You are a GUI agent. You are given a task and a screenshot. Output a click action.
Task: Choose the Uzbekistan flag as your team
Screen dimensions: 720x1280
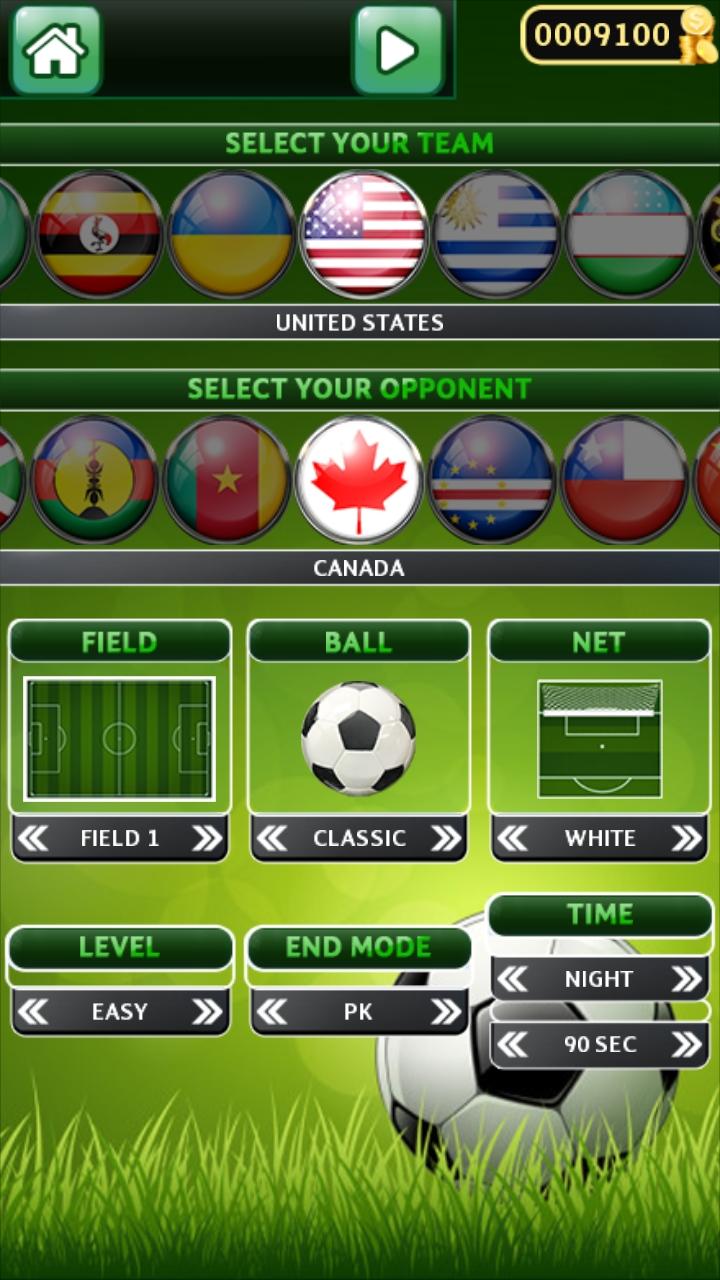coord(629,234)
